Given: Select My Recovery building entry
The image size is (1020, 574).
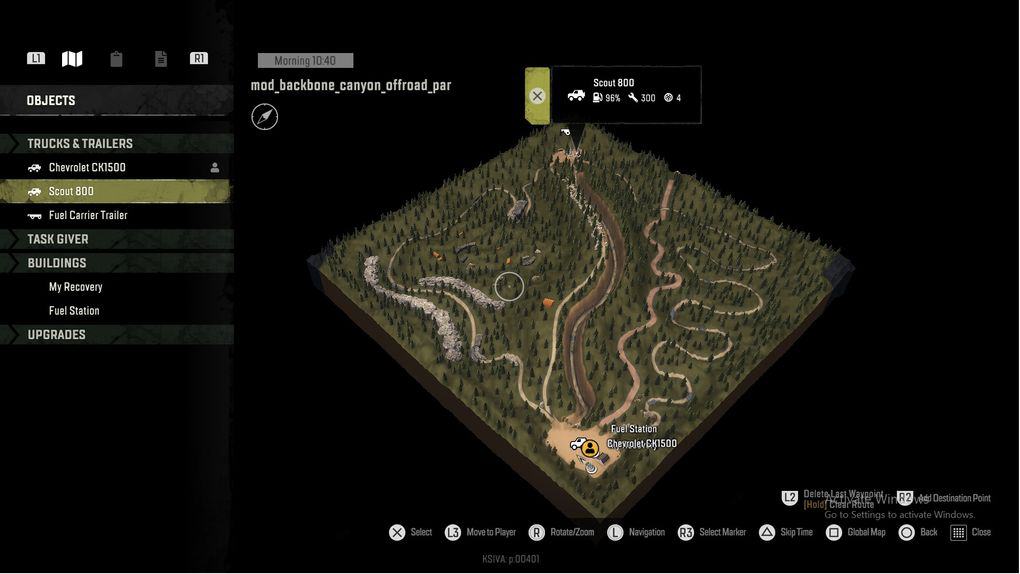Looking at the screenshot, I should [x=76, y=287].
